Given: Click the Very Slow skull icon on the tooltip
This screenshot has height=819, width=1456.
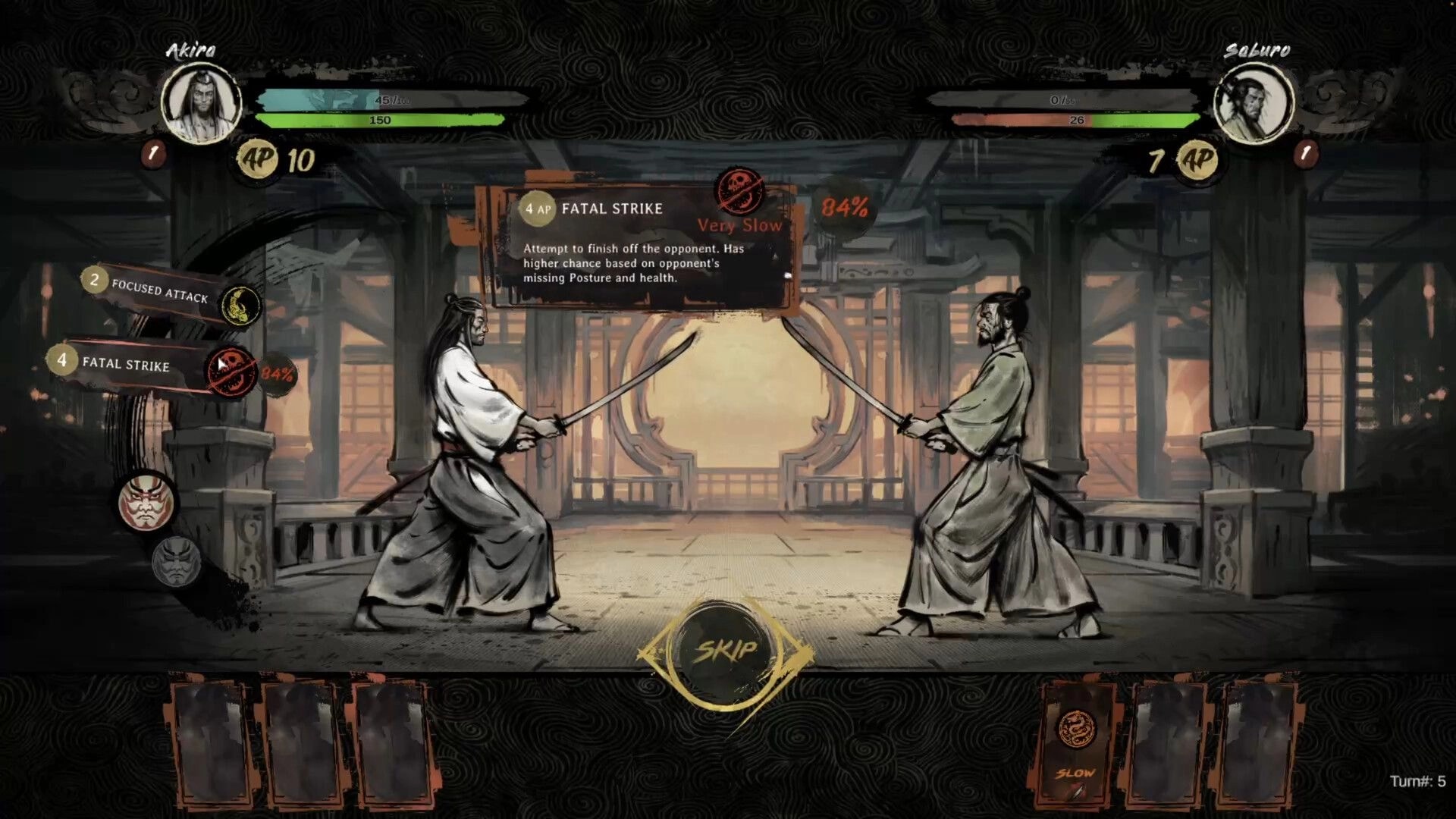Looking at the screenshot, I should coord(739,190).
